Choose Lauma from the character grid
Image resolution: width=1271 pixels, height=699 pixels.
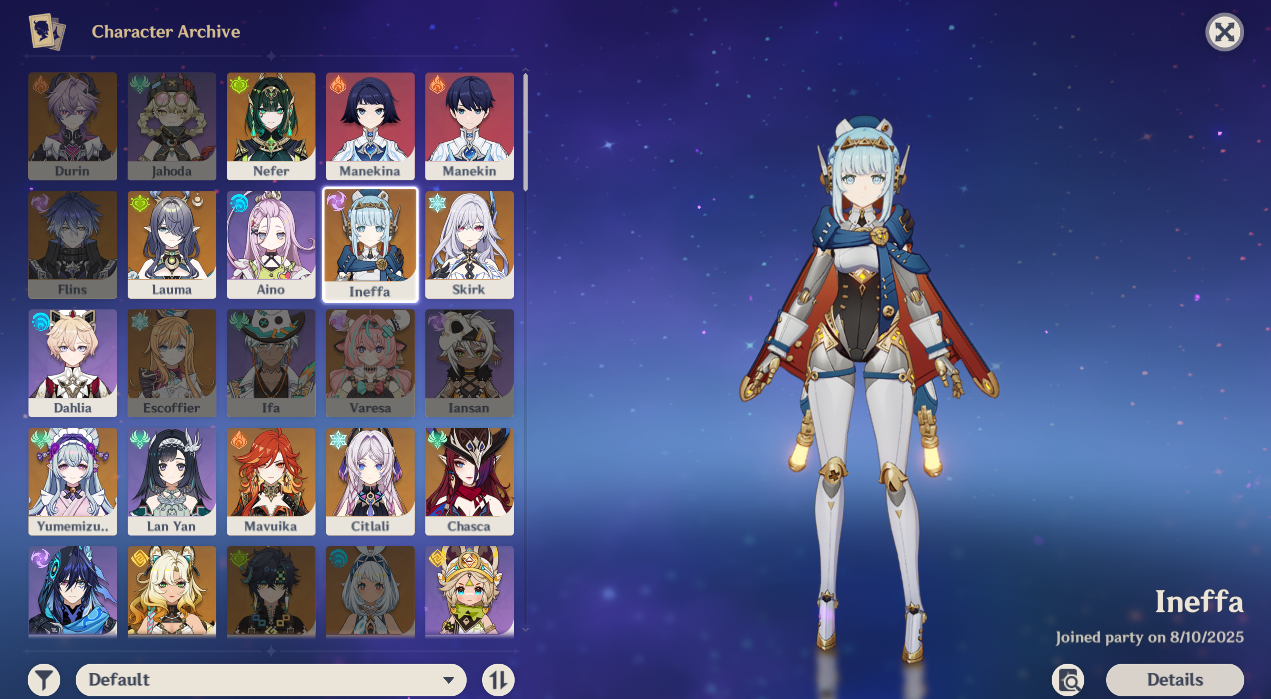[172, 244]
